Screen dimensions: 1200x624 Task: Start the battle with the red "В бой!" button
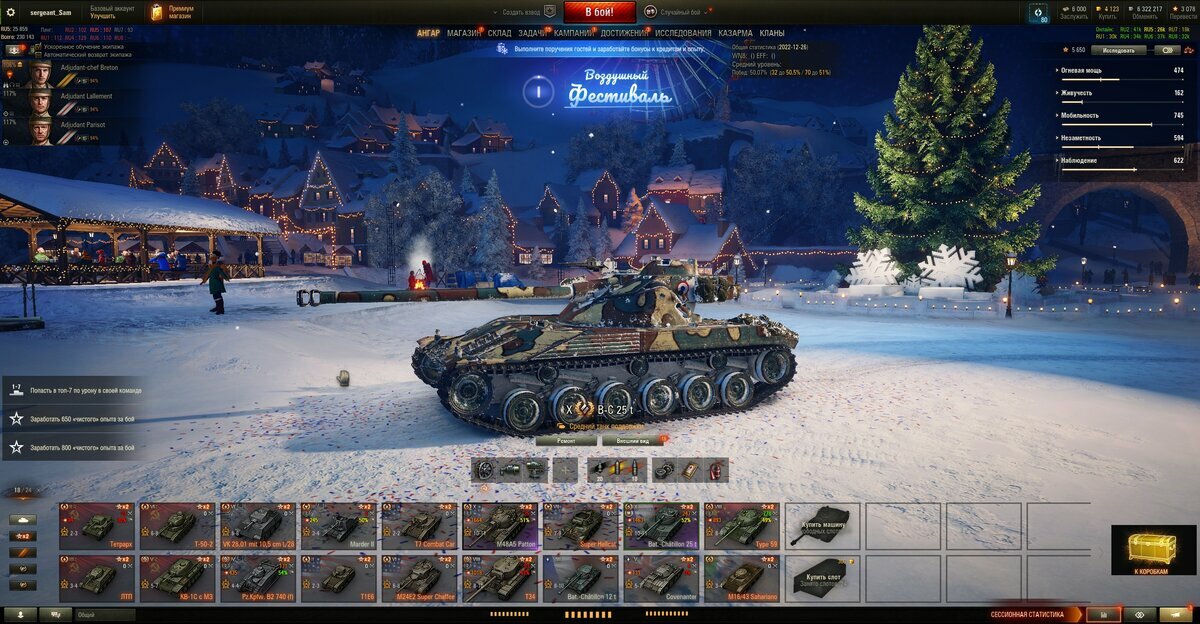599,12
